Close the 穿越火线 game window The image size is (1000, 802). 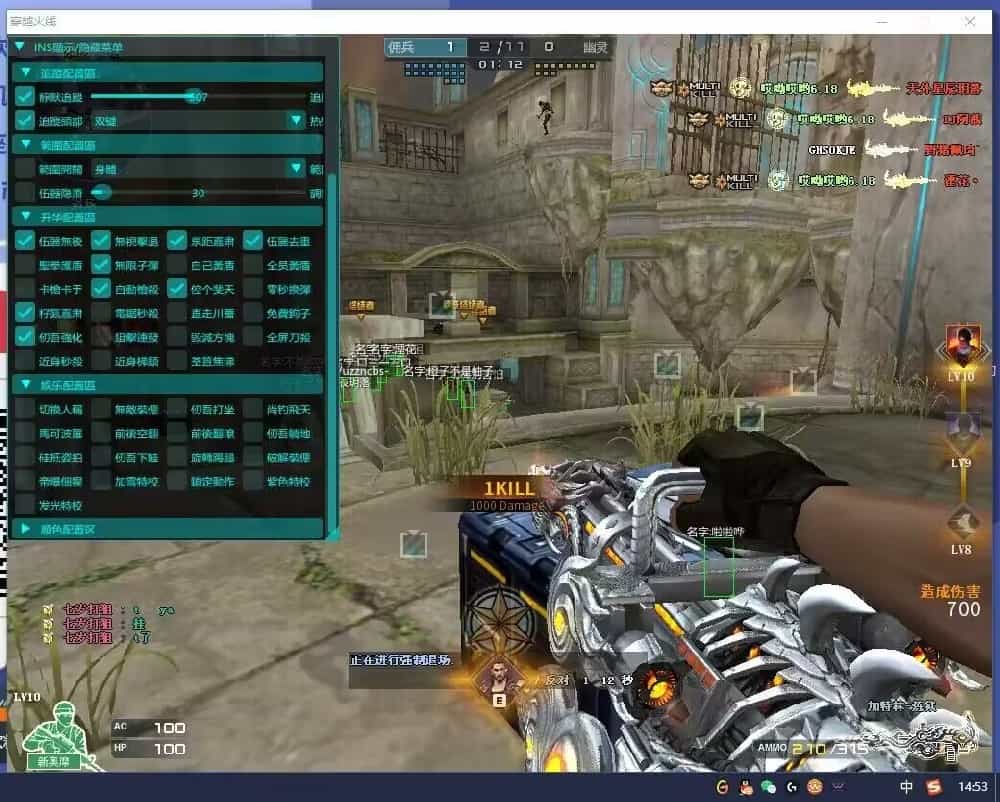point(969,20)
